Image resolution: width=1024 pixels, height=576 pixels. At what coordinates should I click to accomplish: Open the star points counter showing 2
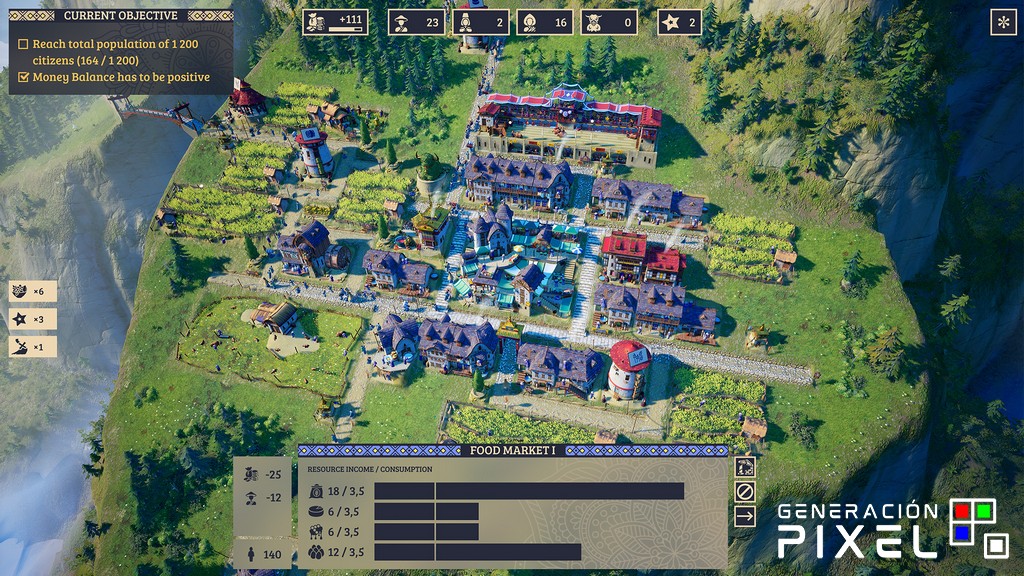pos(680,22)
